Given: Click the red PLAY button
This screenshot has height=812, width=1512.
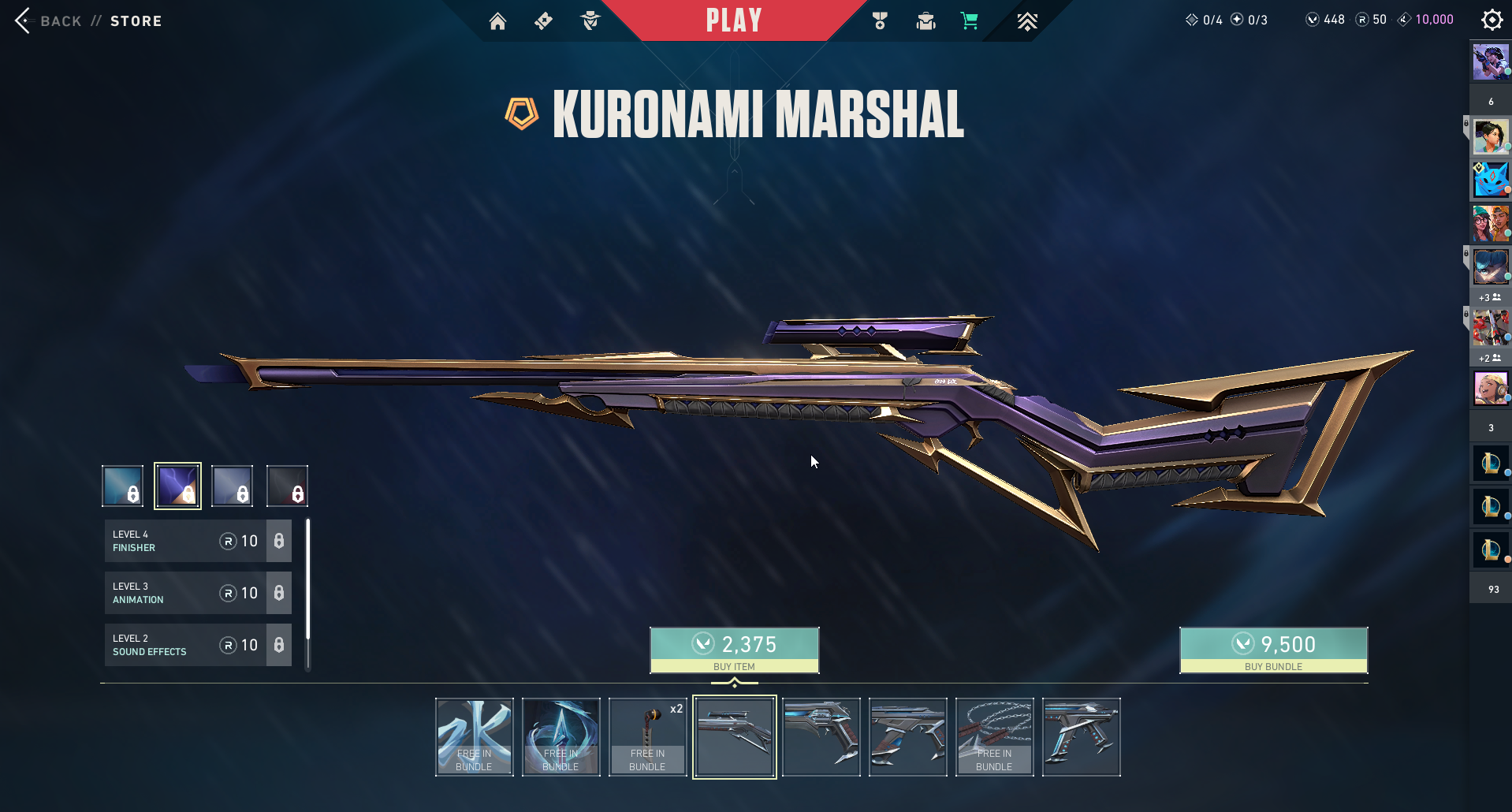Looking at the screenshot, I should click(x=733, y=20).
